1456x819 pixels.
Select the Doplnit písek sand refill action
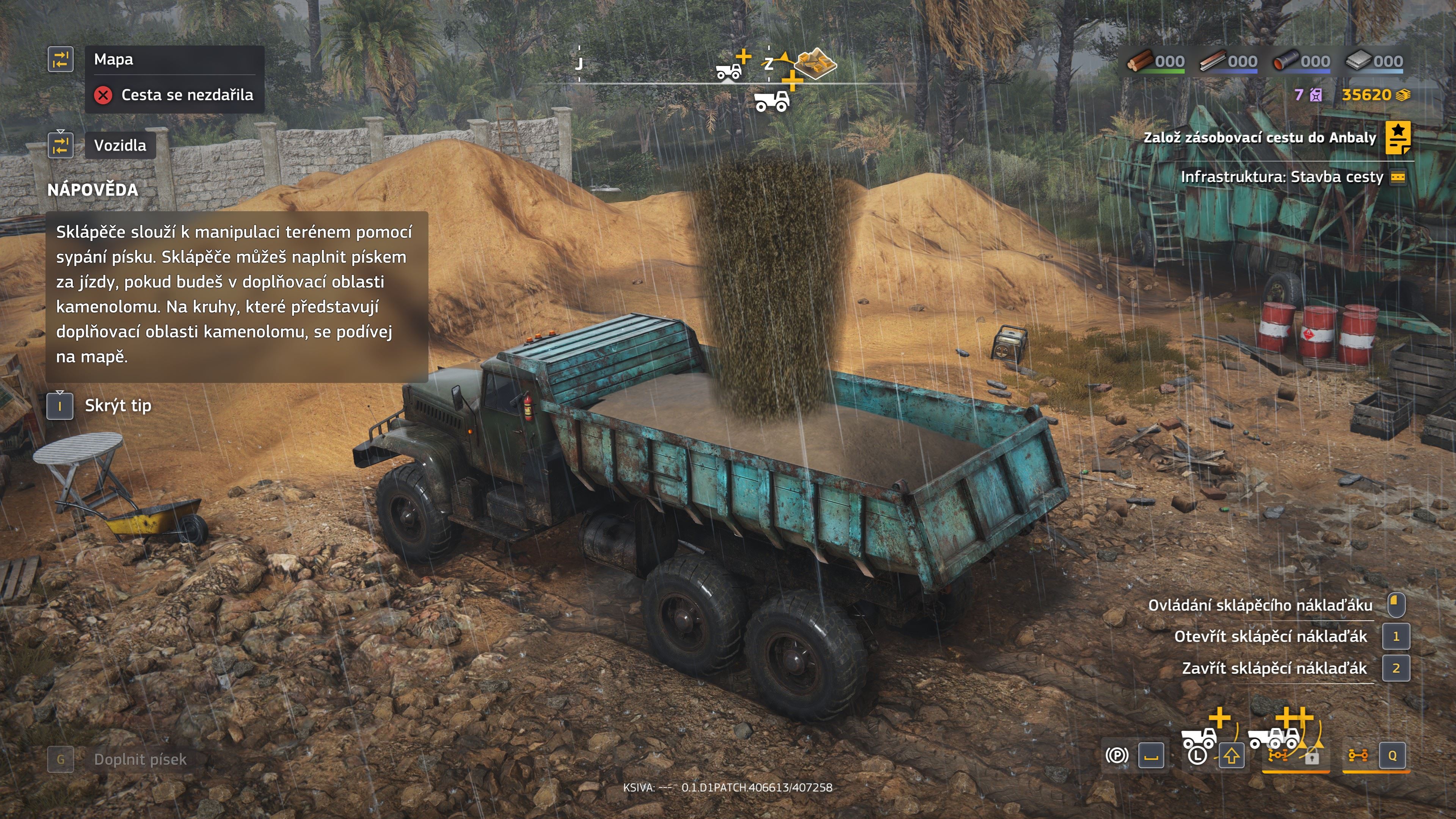(140, 759)
